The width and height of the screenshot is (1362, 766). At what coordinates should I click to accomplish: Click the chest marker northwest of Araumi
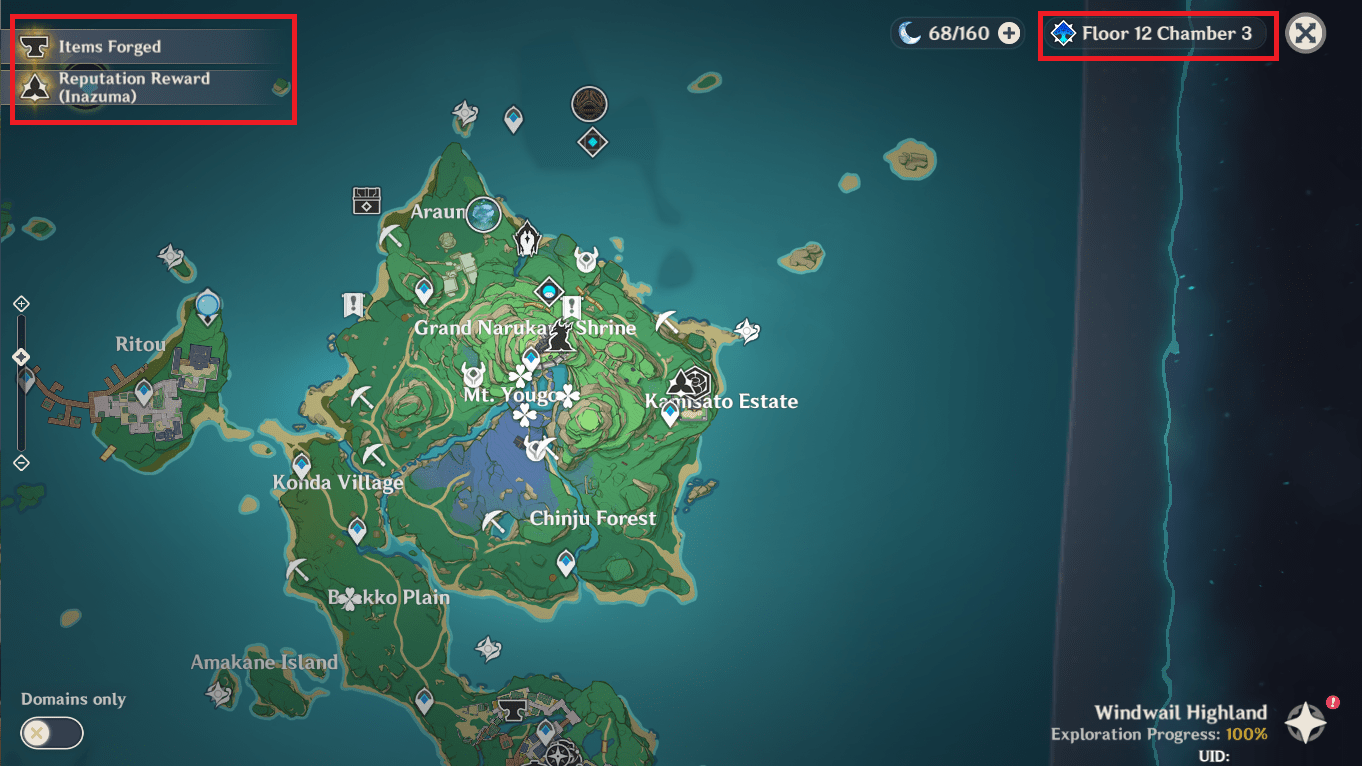coord(366,202)
